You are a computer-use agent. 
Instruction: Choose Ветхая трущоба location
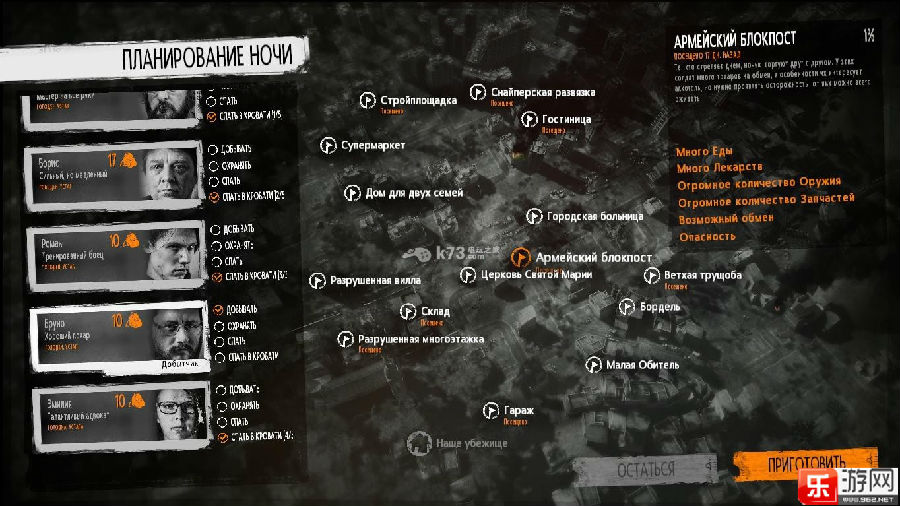(651, 276)
